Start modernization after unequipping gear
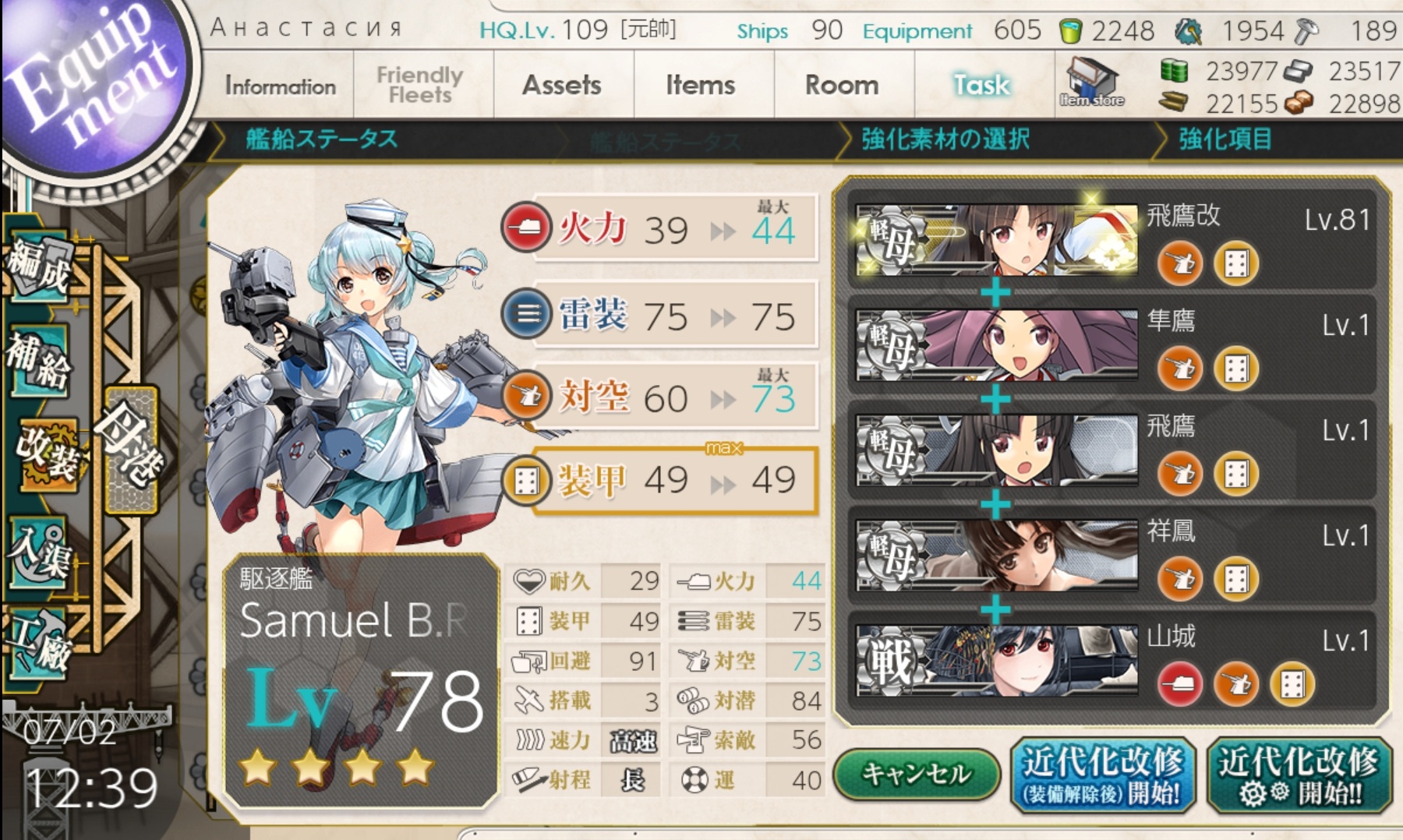 coord(1102,775)
